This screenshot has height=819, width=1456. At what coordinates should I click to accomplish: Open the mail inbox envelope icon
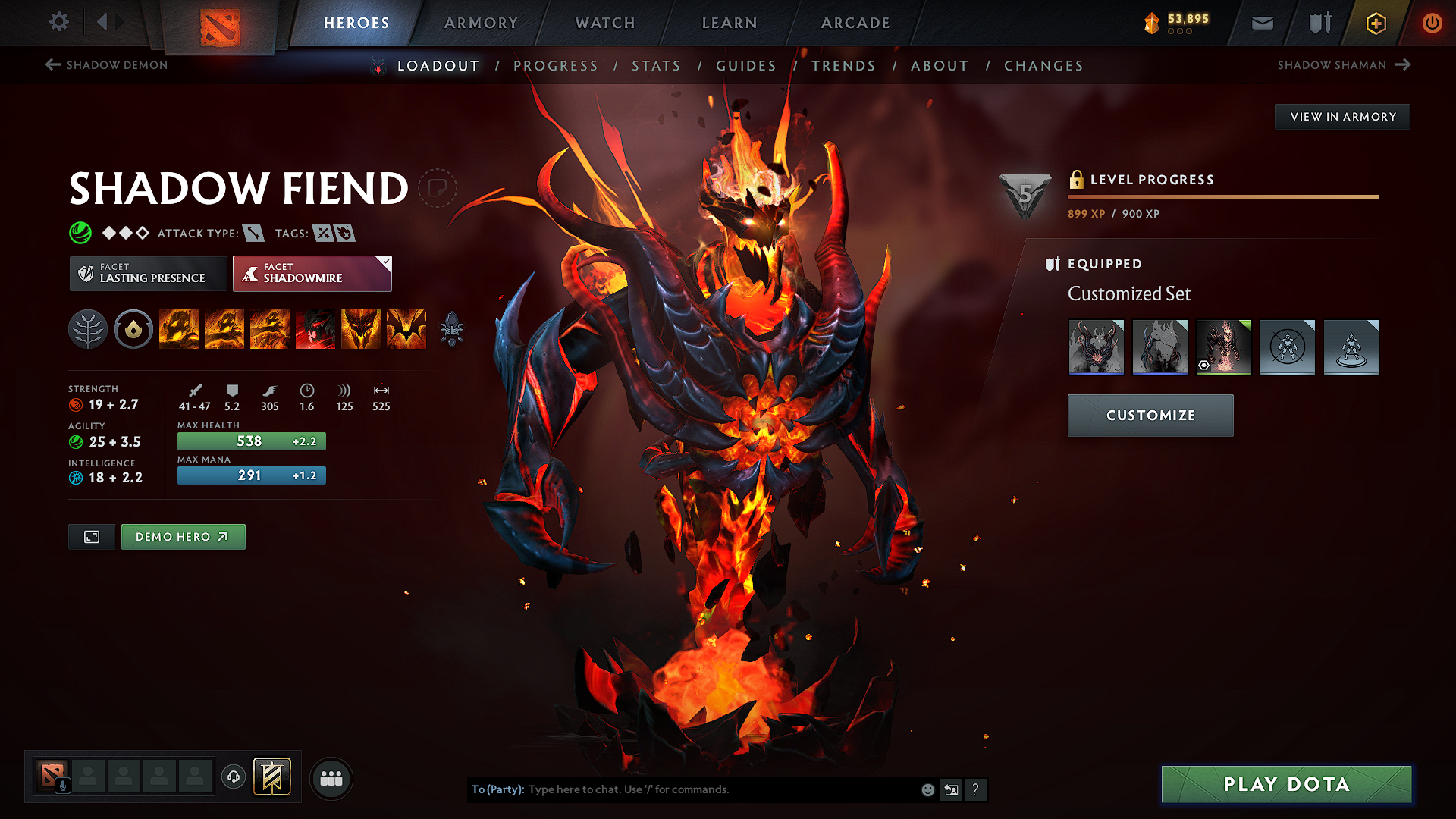(1262, 23)
